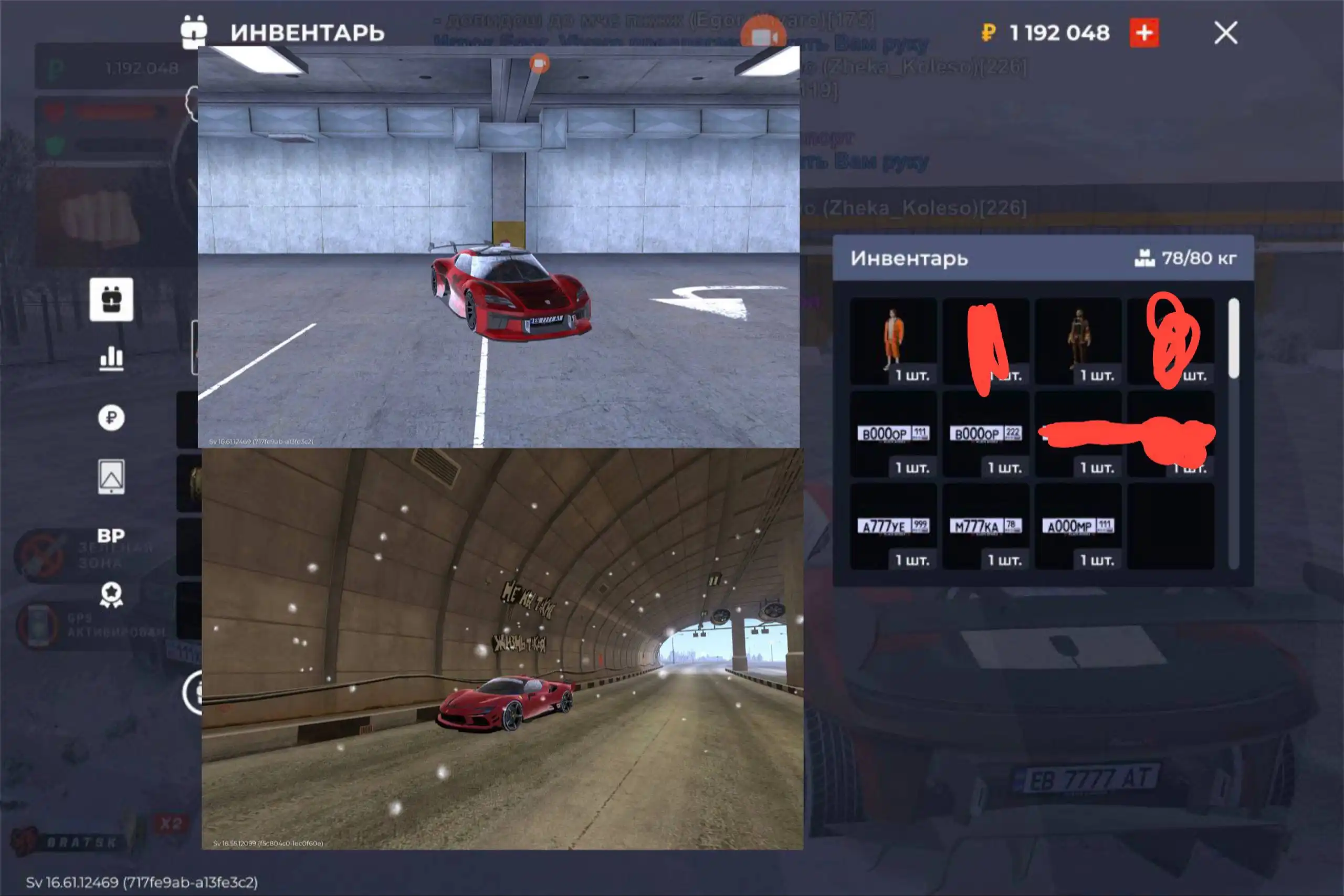Pick the B000OP 111 license plate
The width and height of the screenshot is (1344, 896).
pyautogui.click(x=893, y=434)
